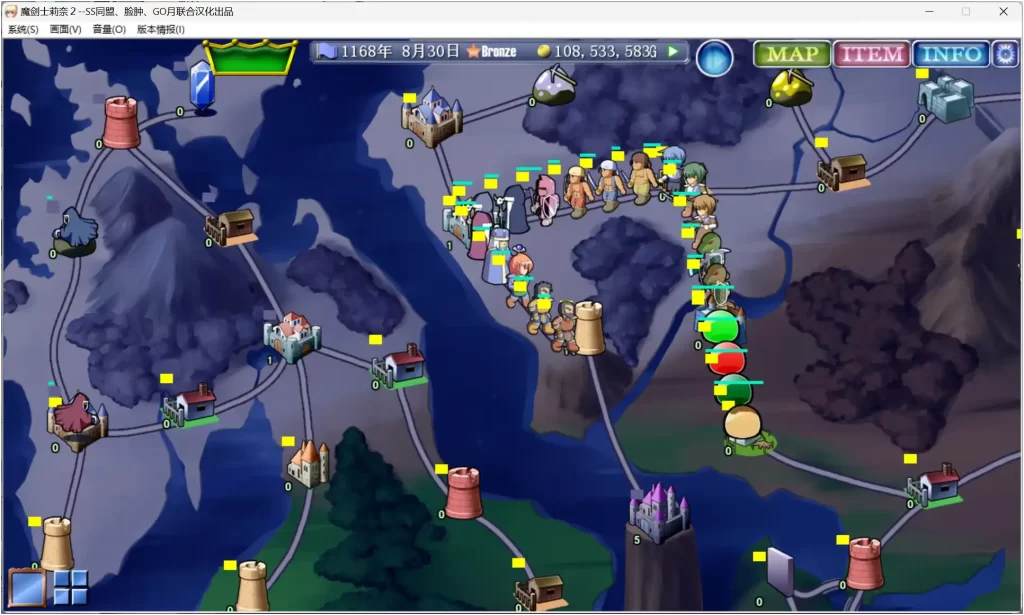Open the ITEM menu
Viewport: 1024px width, 615px height.
[870, 54]
